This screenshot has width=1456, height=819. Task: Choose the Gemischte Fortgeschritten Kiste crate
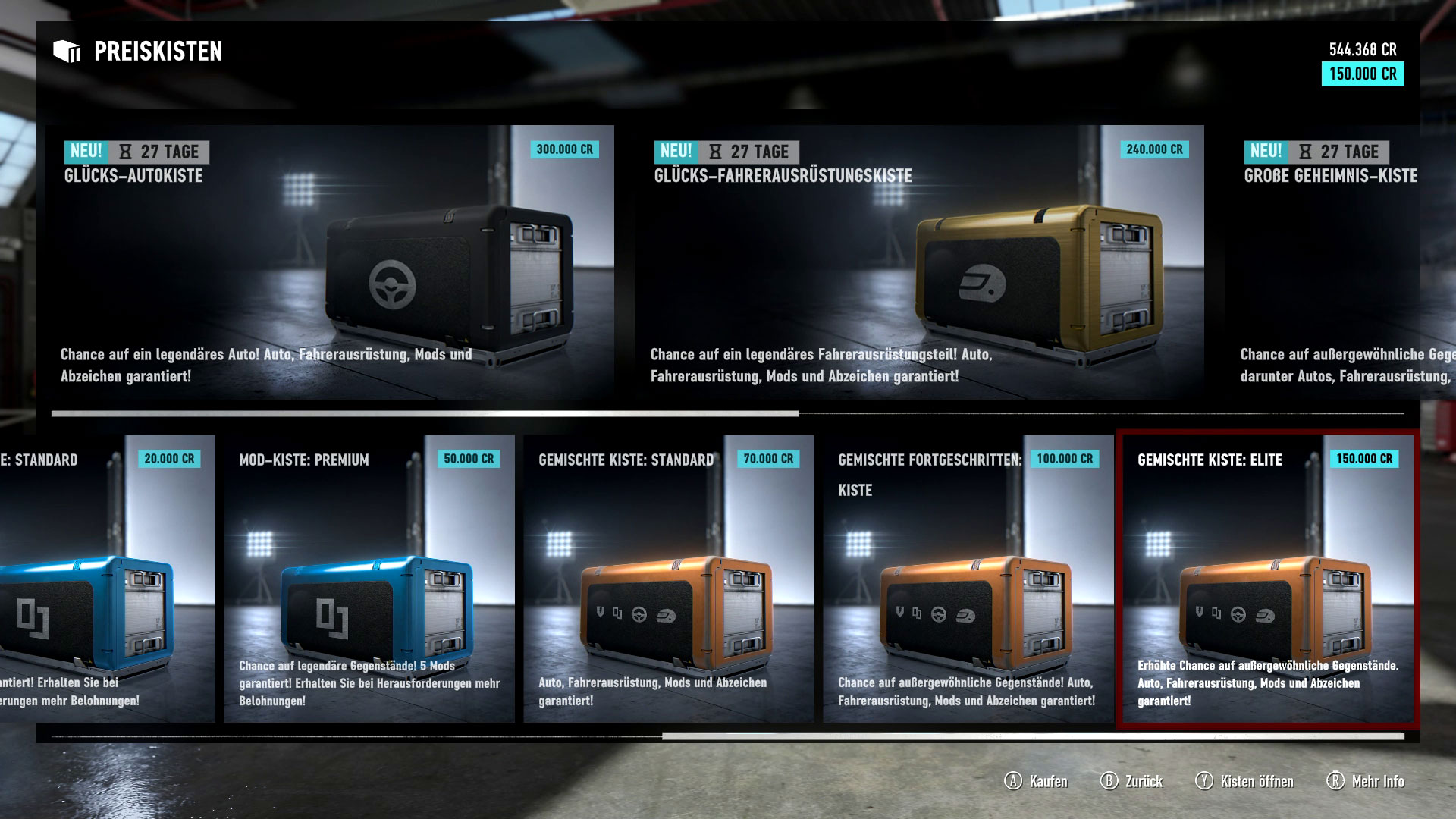pyautogui.click(x=968, y=579)
